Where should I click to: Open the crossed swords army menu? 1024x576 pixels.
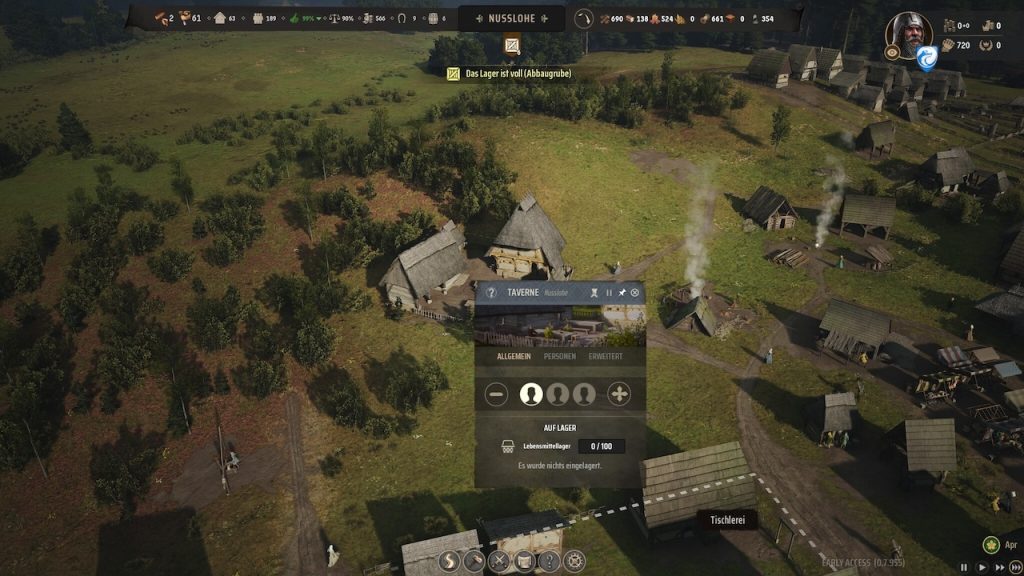pyautogui.click(x=499, y=561)
